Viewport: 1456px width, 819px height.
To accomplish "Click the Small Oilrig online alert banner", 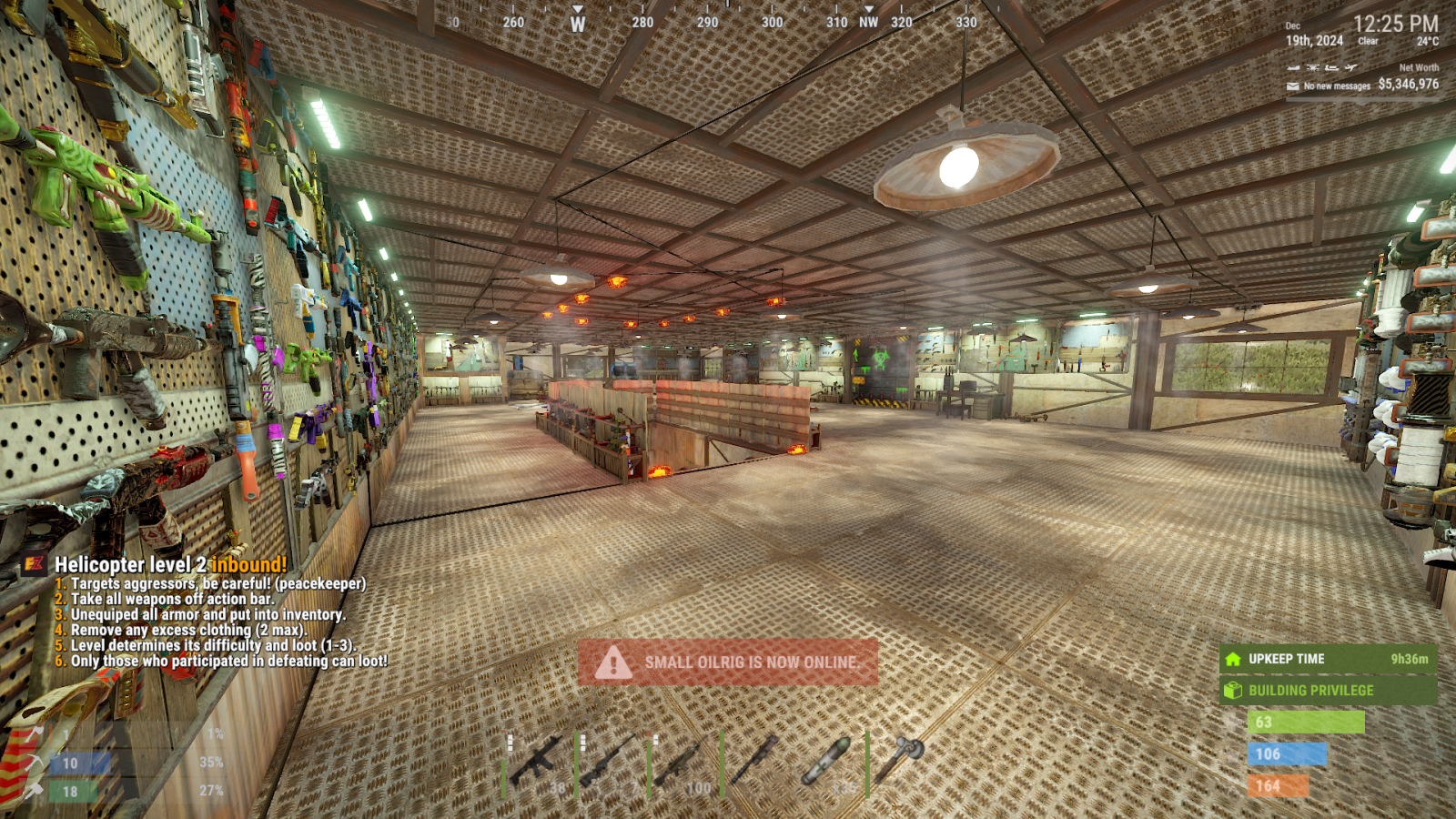I will [728, 662].
